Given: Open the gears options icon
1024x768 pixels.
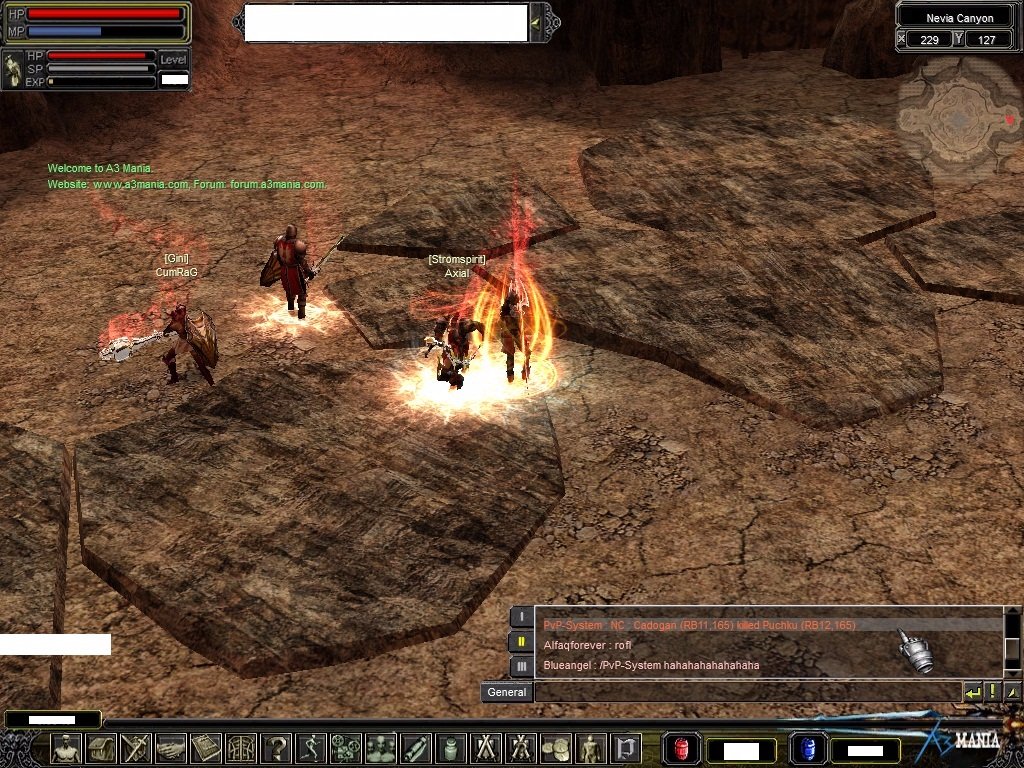Looking at the screenshot, I should (x=345, y=748).
